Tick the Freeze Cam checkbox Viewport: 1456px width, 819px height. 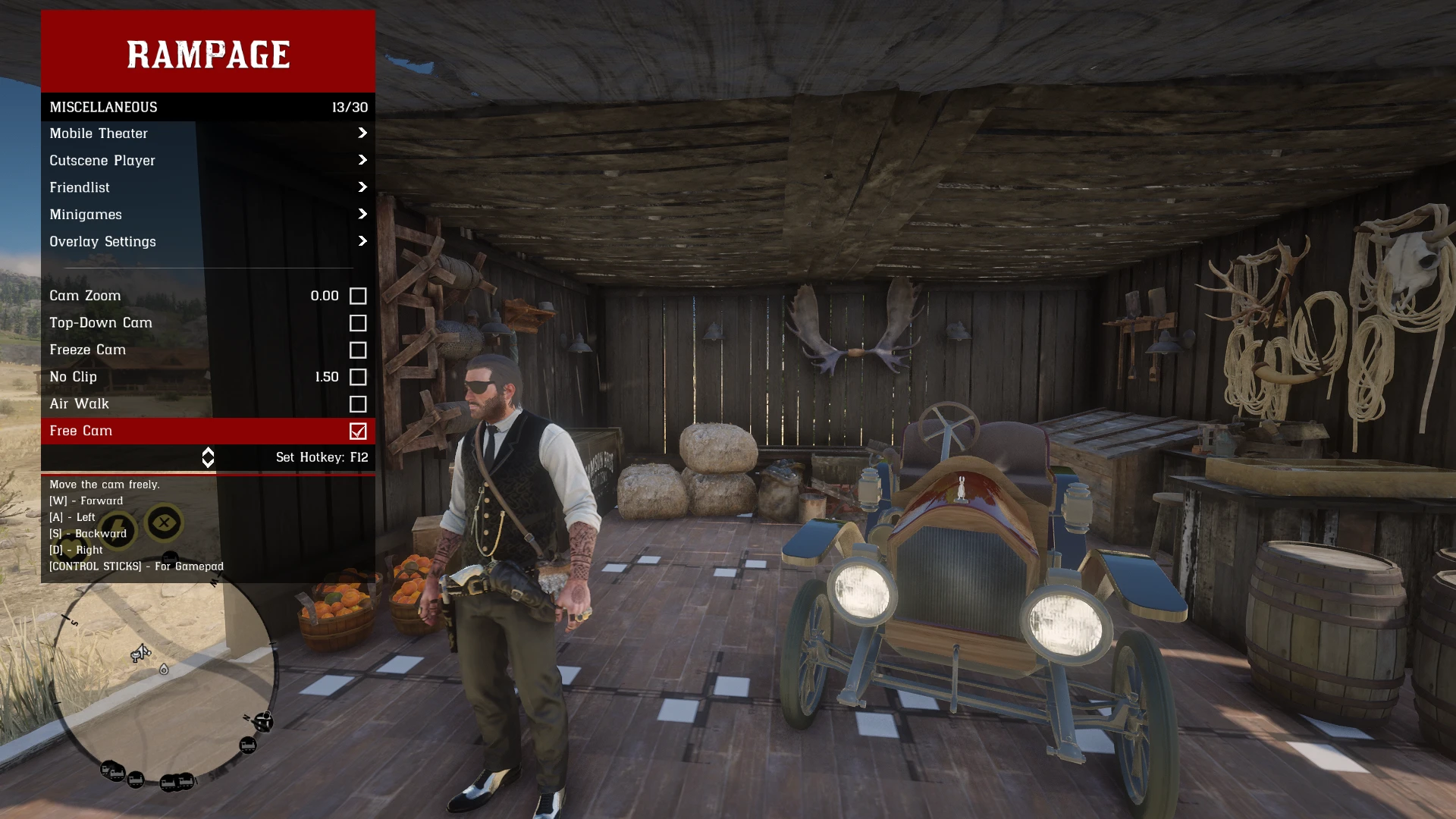[358, 350]
